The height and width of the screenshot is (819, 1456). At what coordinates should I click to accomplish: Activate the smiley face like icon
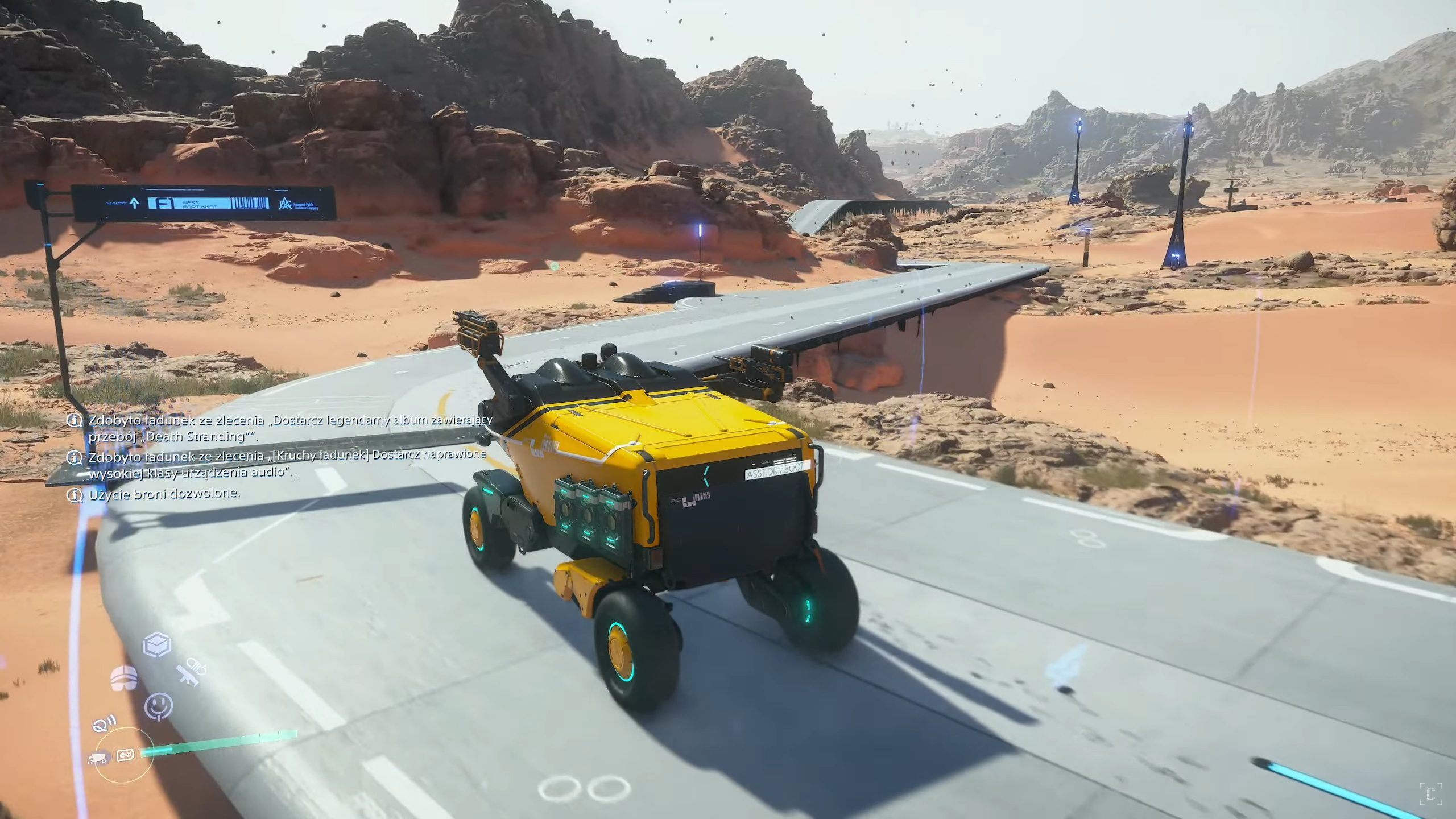159,706
